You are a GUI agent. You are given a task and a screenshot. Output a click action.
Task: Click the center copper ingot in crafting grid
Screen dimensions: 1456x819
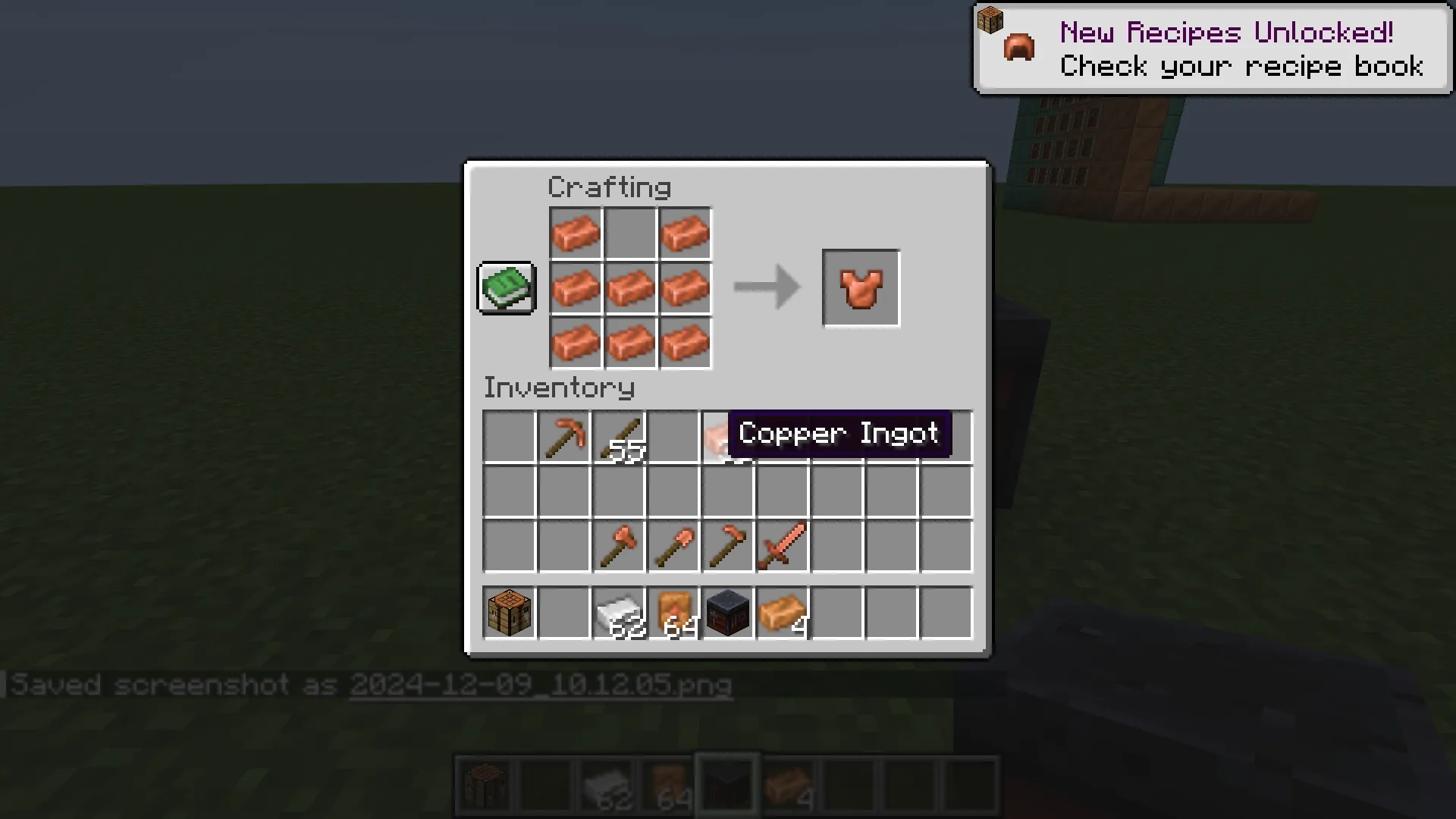pos(630,287)
